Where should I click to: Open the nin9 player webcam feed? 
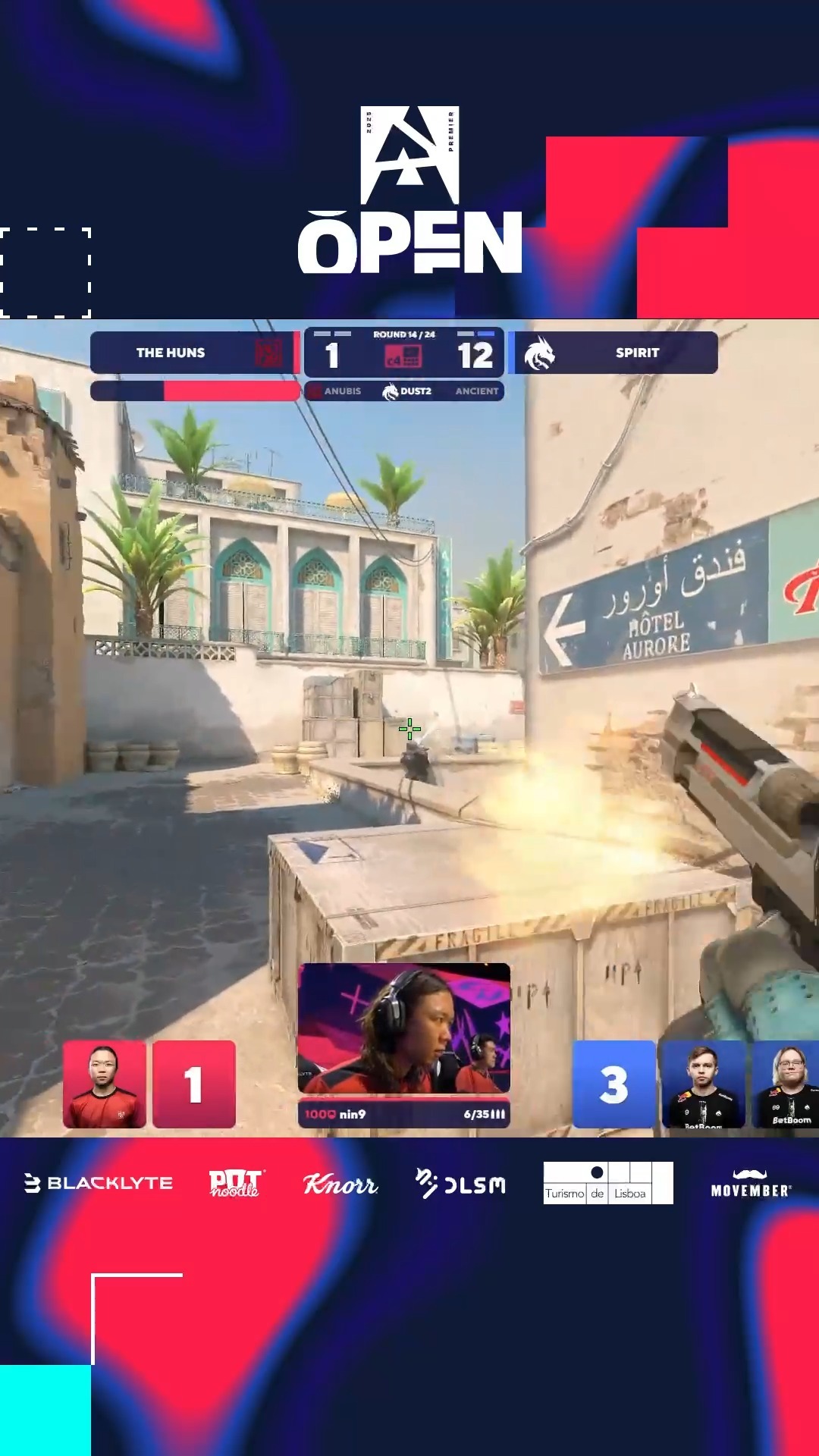(x=403, y=1028)
